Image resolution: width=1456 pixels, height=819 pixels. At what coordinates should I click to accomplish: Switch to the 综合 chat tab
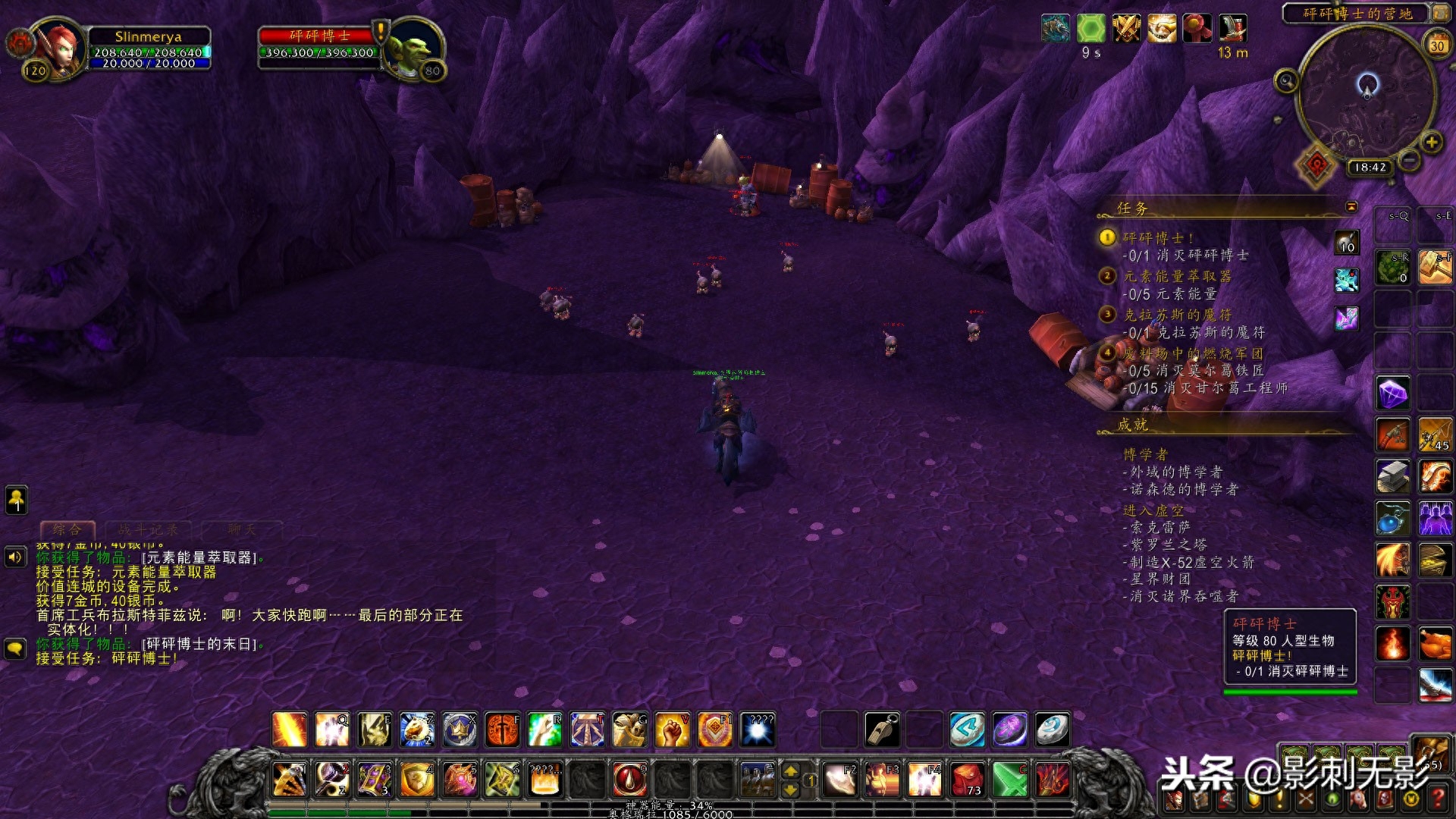point(67,529)
